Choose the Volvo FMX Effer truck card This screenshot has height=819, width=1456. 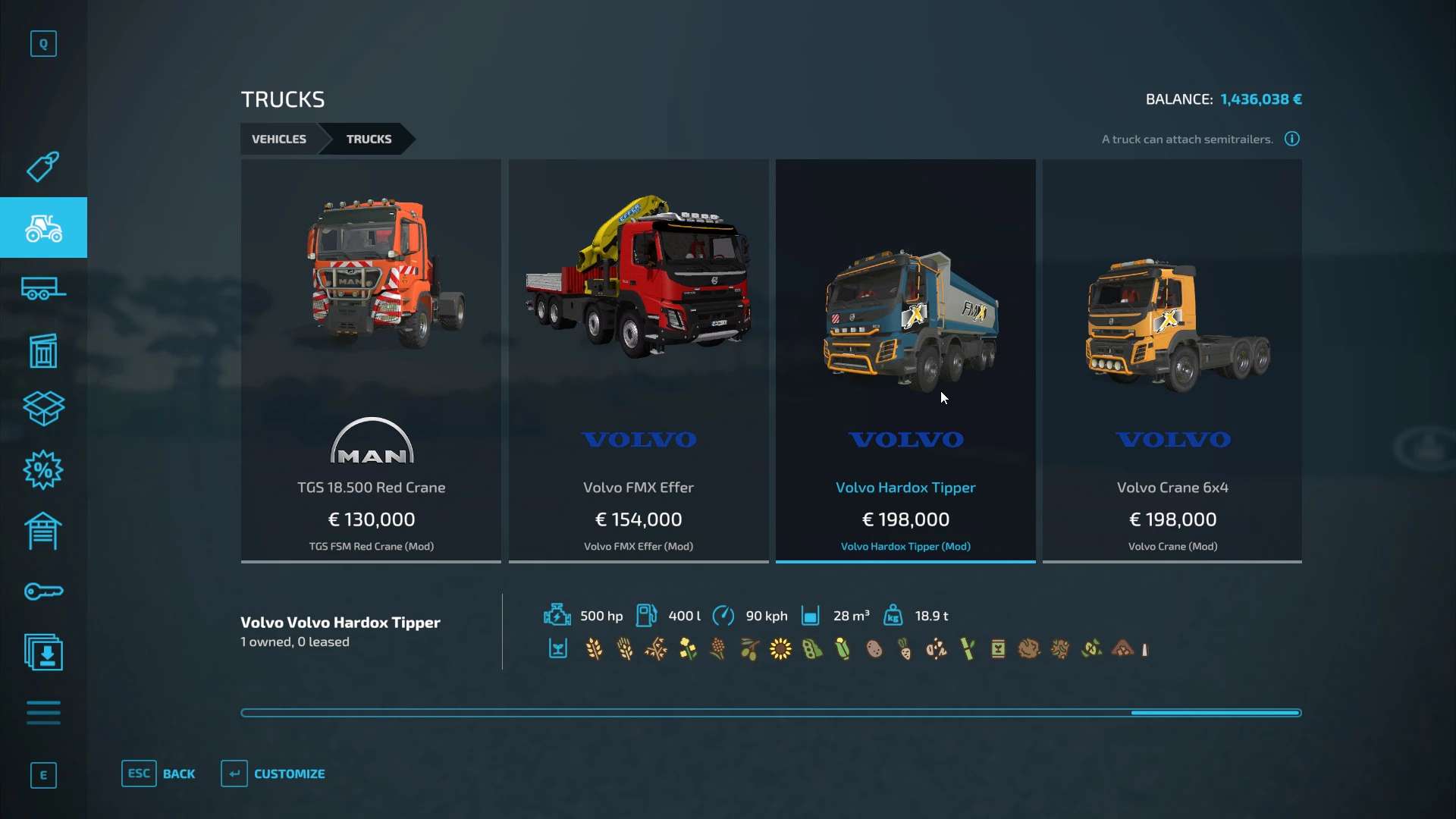(639, 360)
